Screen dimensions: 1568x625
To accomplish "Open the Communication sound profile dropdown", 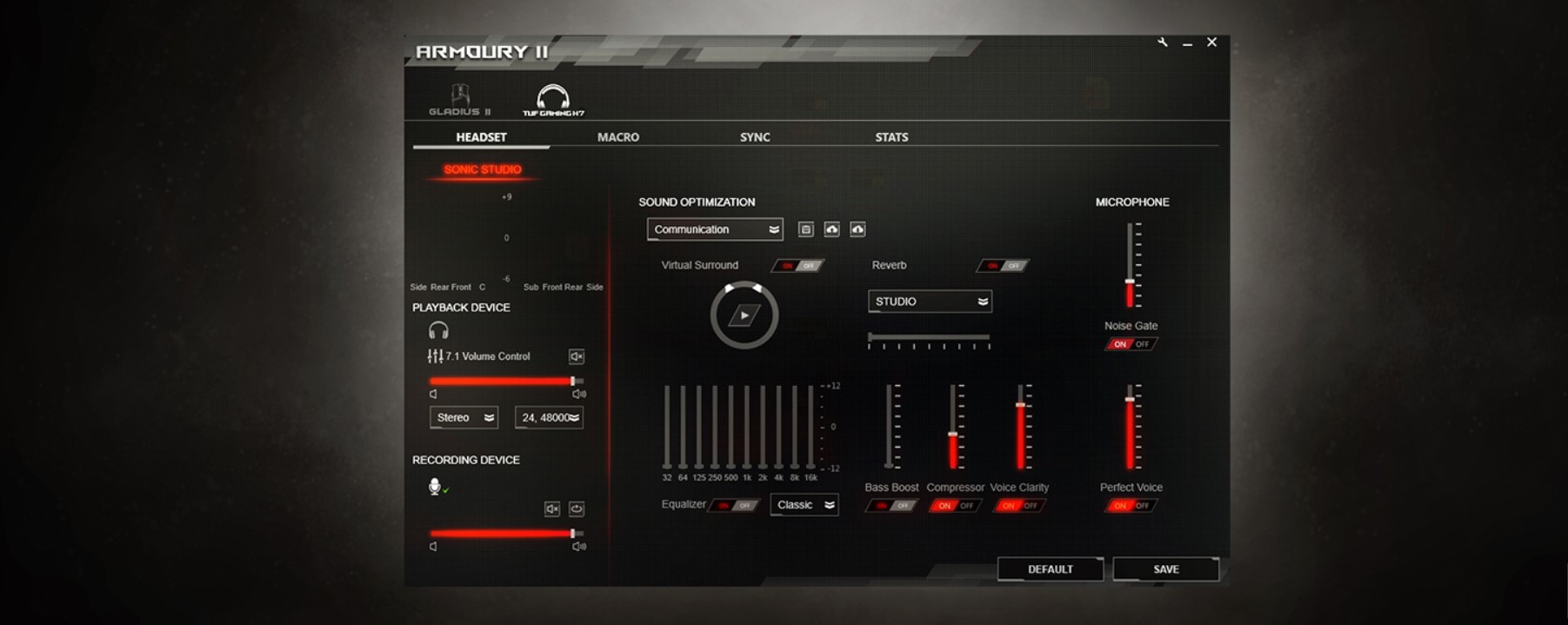I will 715,229.
